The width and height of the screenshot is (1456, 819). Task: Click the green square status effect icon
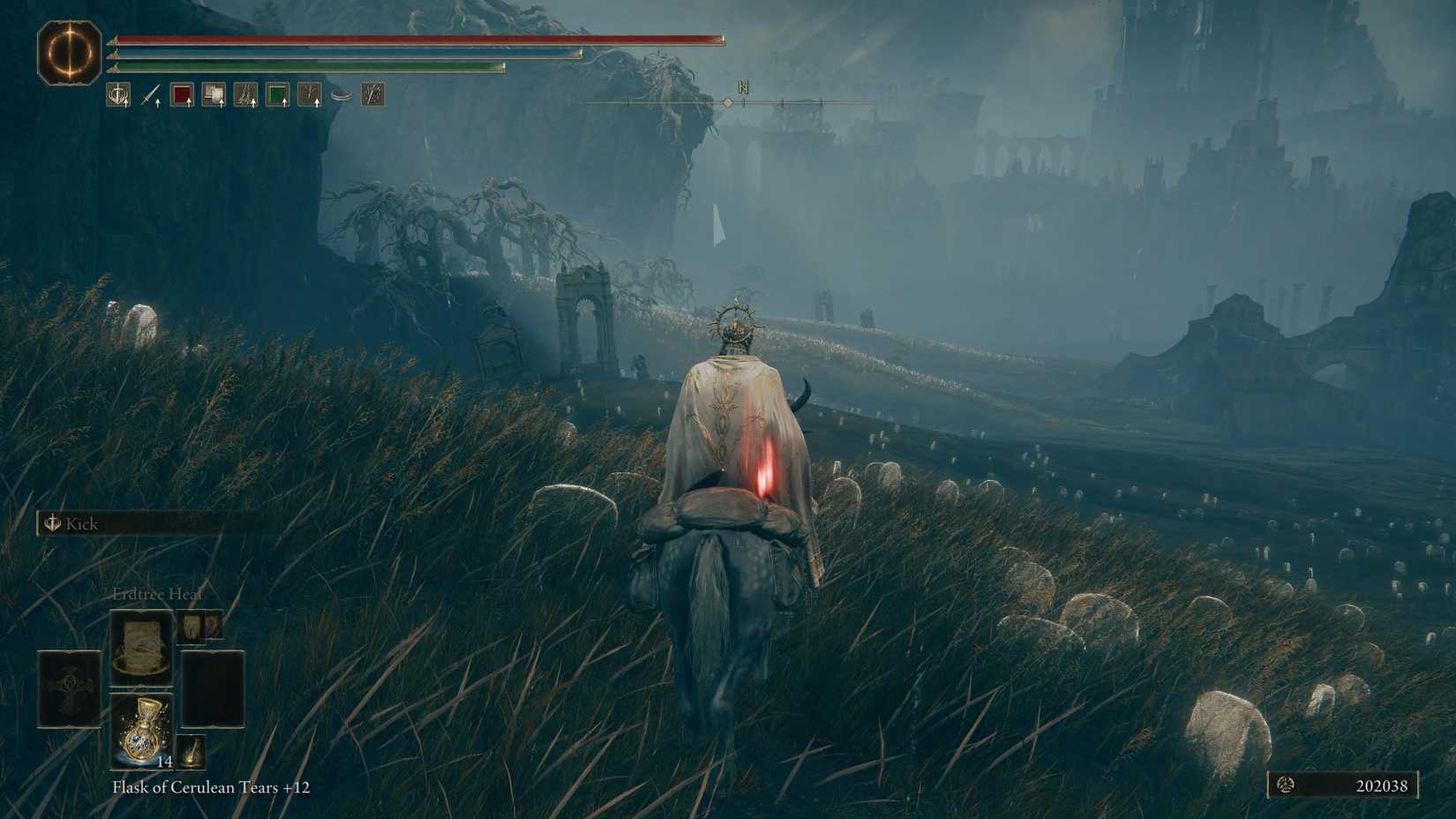277,94
